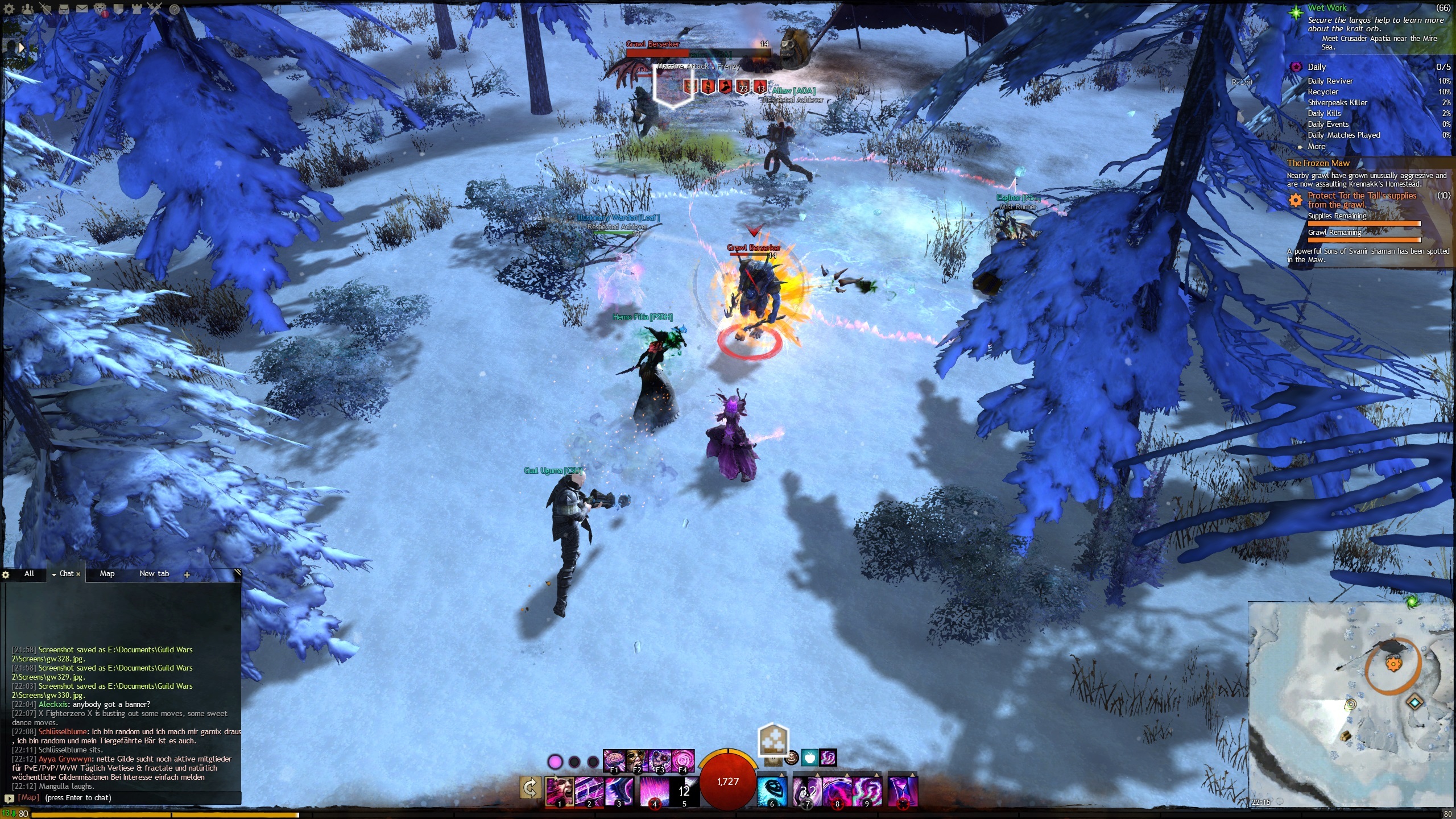Add a new chat tab with the plus button
This screenshot has width=1456, height=819.
tap(186, 574)
